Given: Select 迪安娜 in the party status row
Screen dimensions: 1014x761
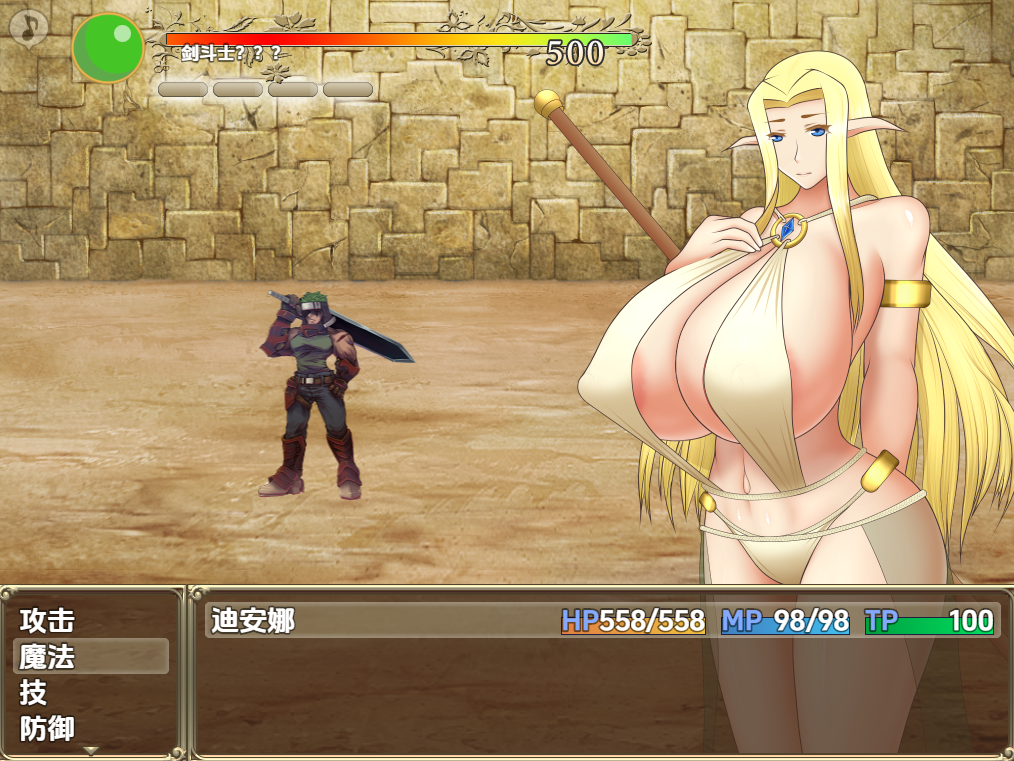Looking at the screenshot, I should (x=253, y=621).
